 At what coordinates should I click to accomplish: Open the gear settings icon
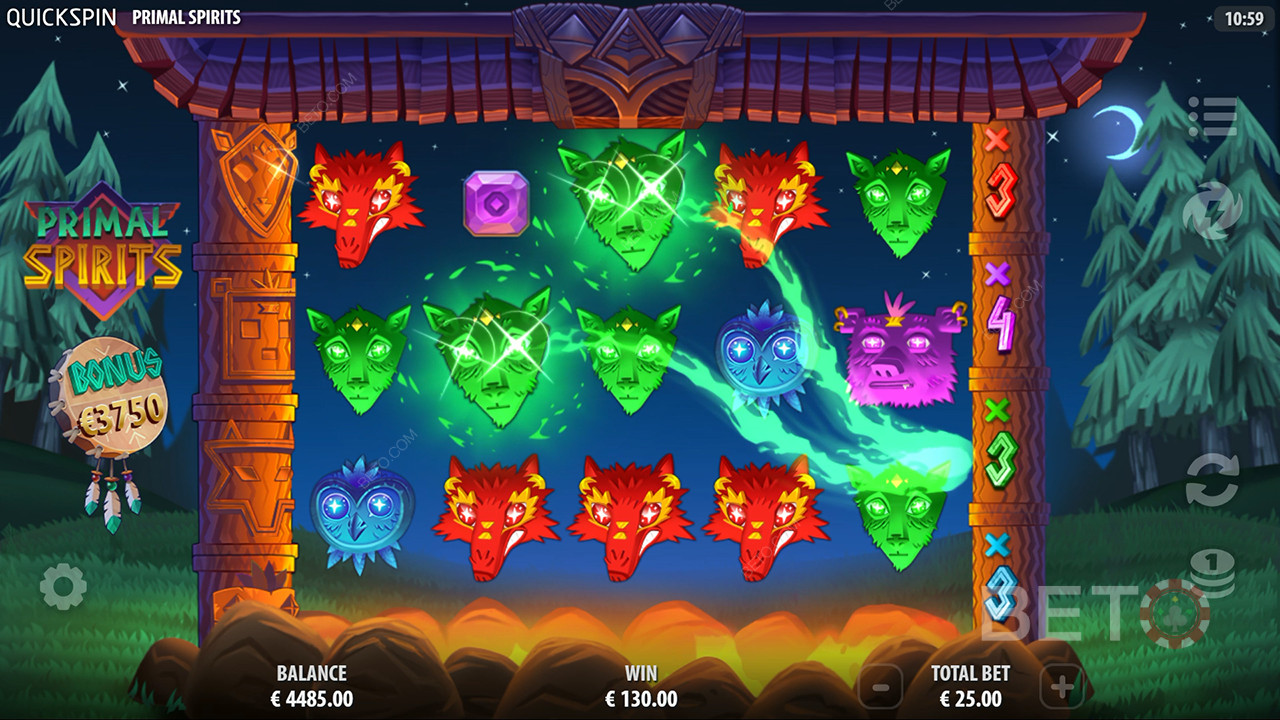[63, 587]
